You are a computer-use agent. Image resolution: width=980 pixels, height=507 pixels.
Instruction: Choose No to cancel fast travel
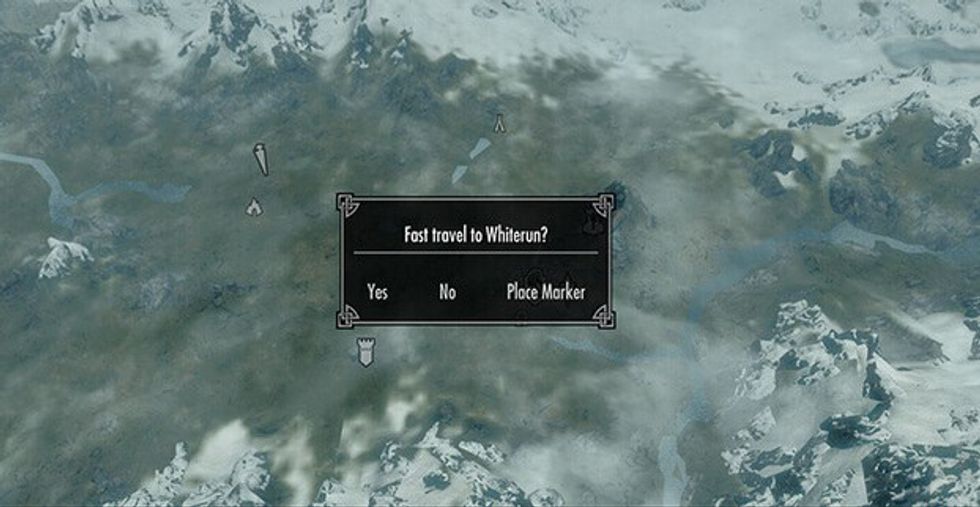click(x=447, y=292)
